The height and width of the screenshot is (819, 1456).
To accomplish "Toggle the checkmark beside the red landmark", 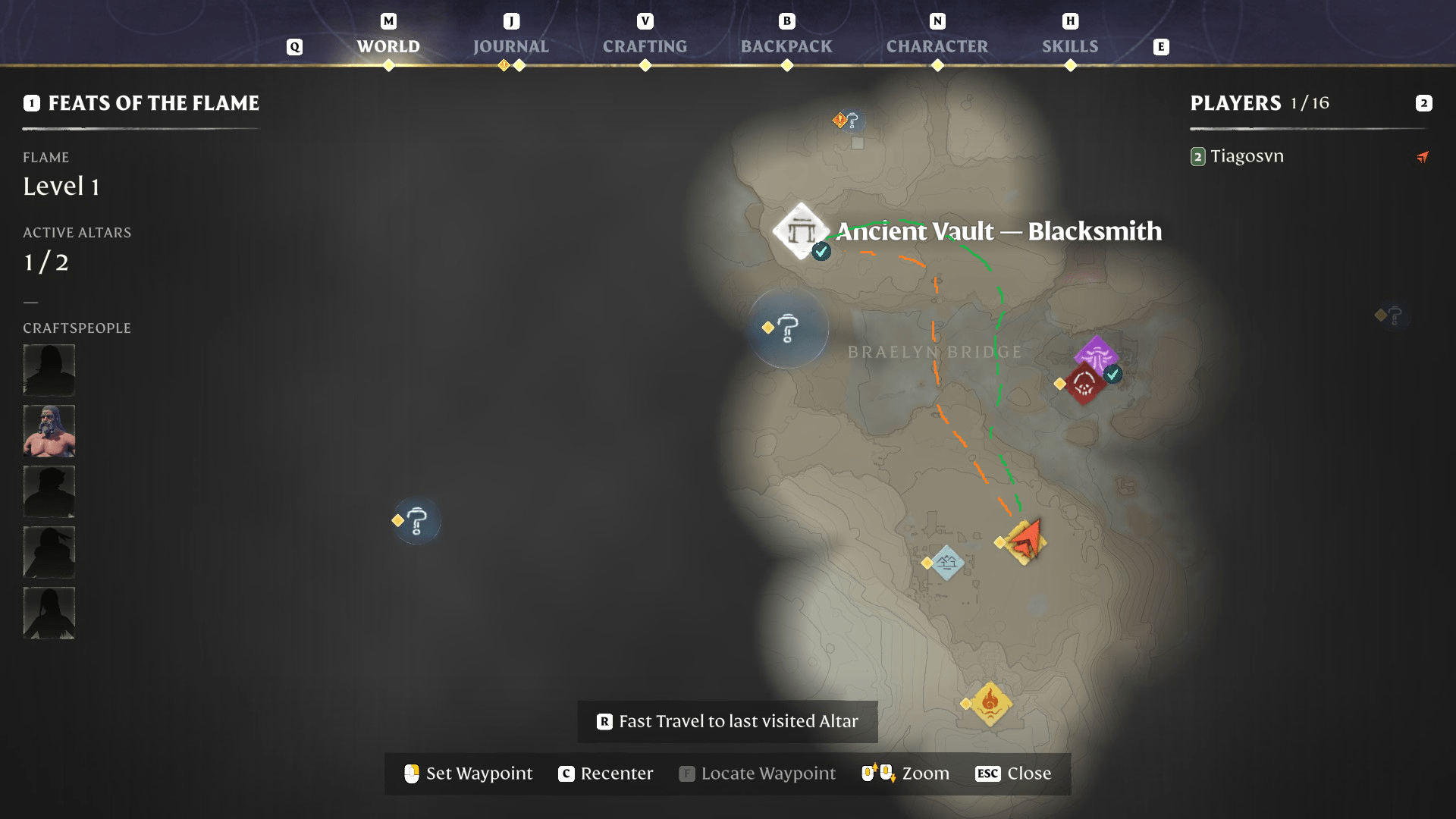I will click(x=1112, y=373).
